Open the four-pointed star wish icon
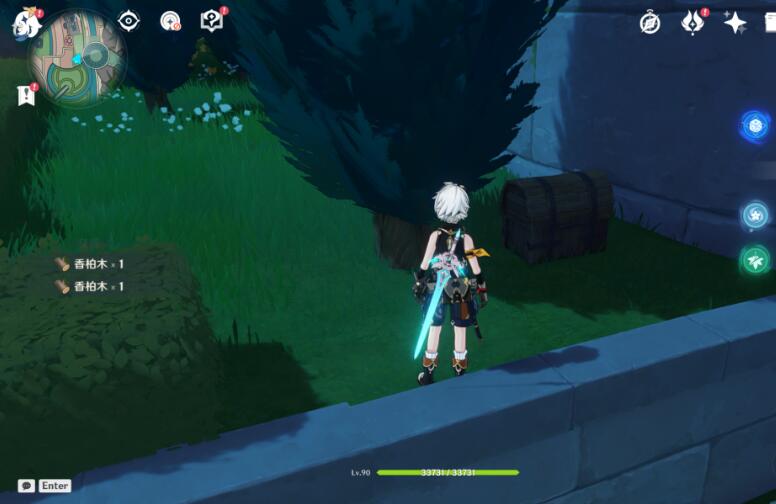776x504 pixels. pyautogui.click(x=735, y=23)
